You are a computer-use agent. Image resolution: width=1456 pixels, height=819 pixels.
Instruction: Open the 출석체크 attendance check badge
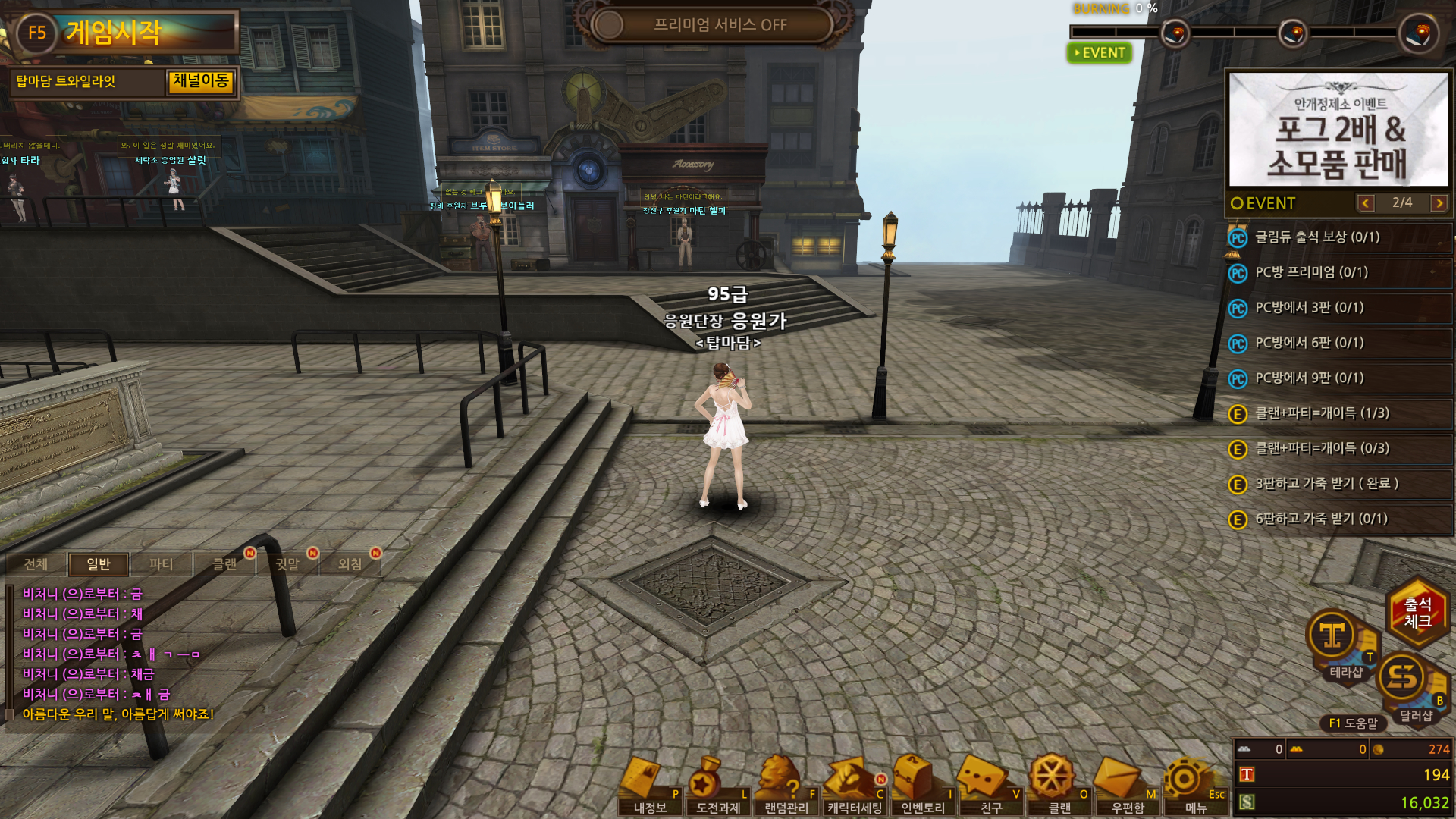pos(1417,613)
